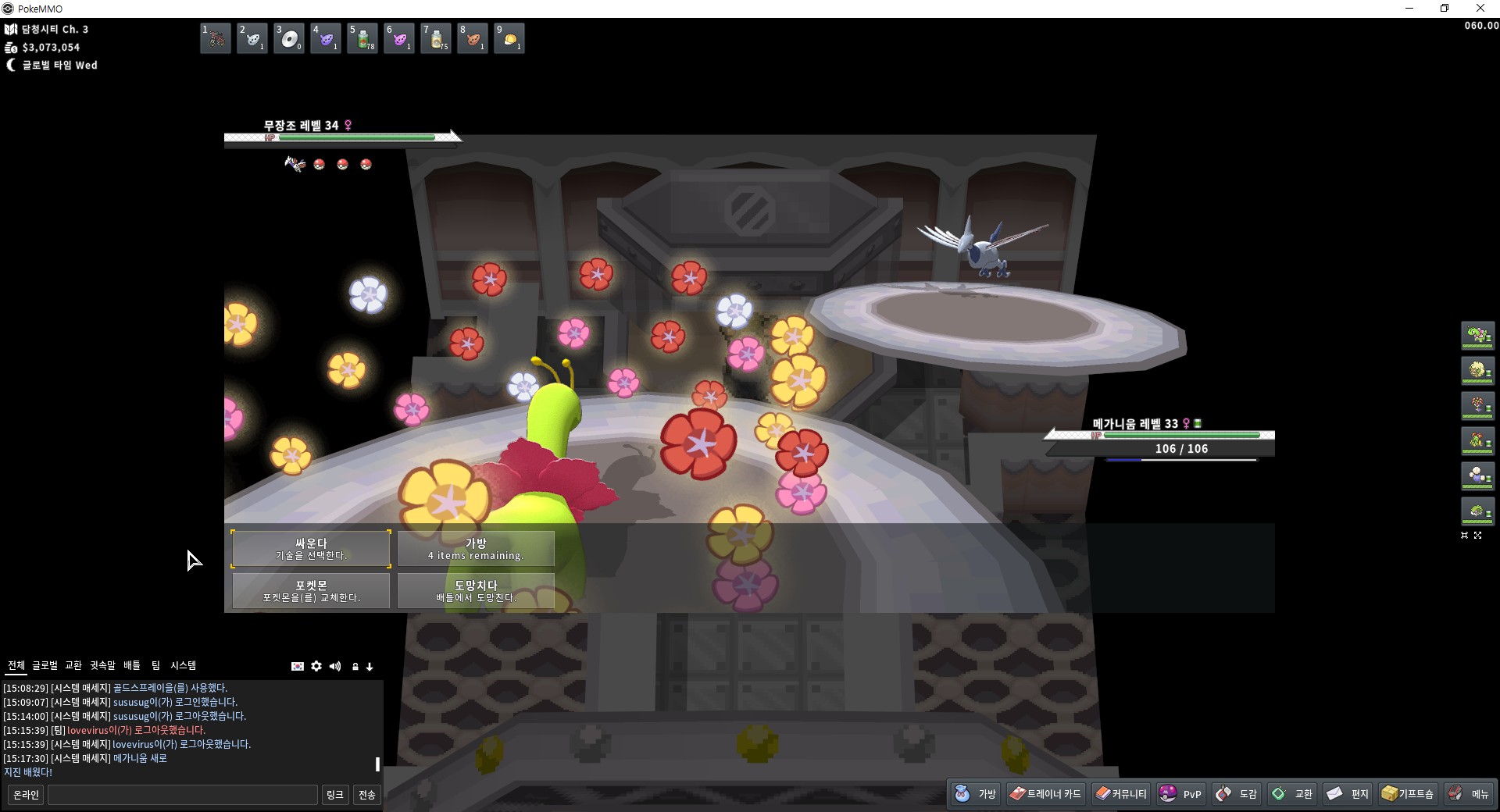This screenshot has height=812, width=1500.
Task: Click the 전송 send button
Action: 366,795
